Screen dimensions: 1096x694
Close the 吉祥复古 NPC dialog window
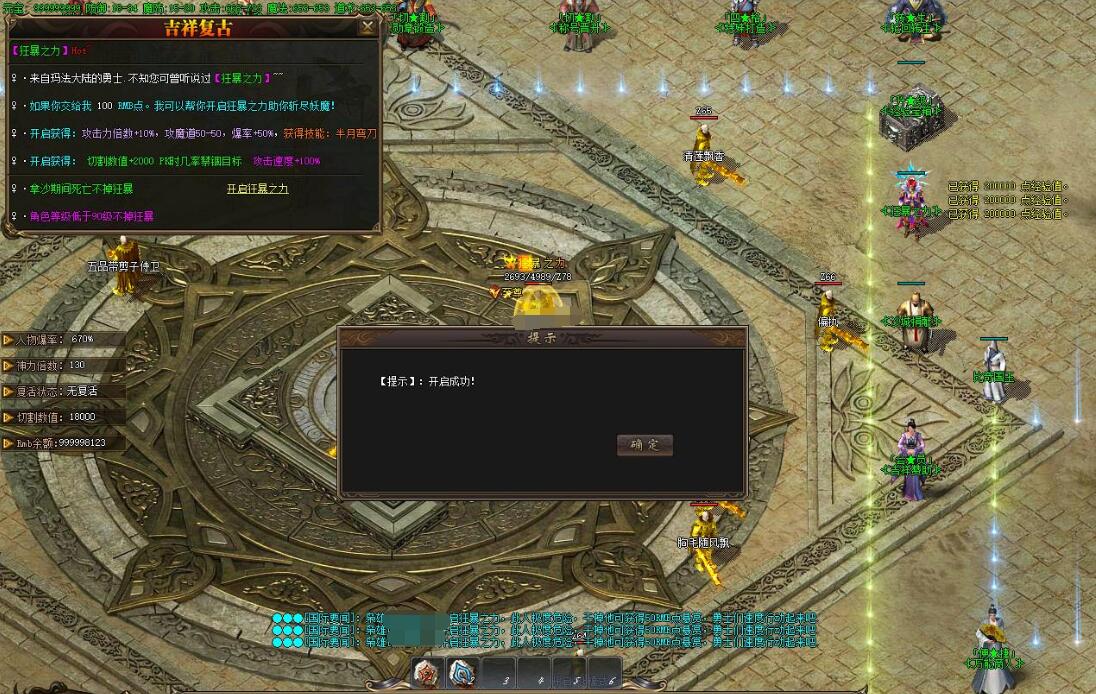368,27
